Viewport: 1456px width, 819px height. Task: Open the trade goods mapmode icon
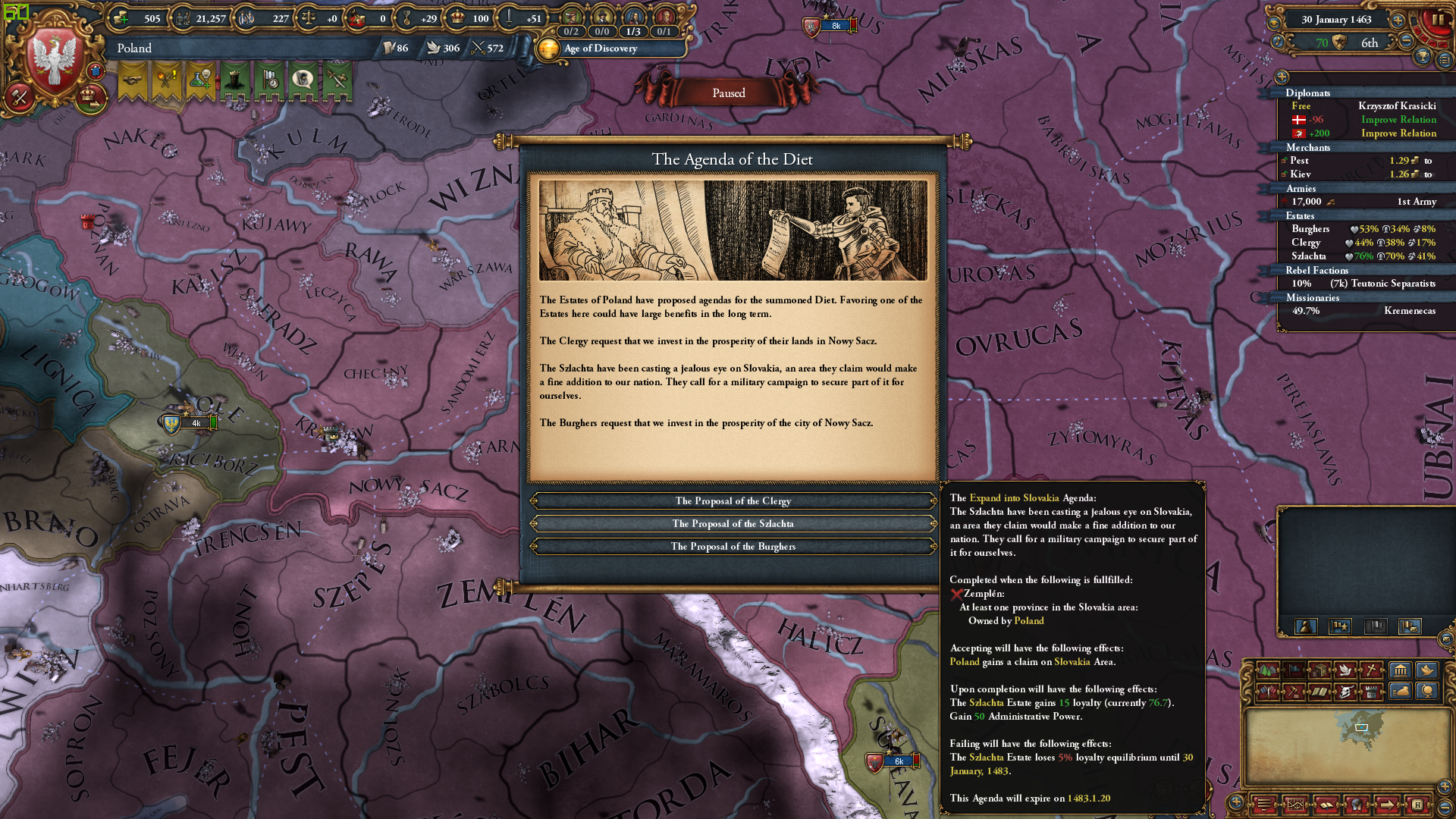[x=1319, y=671]
